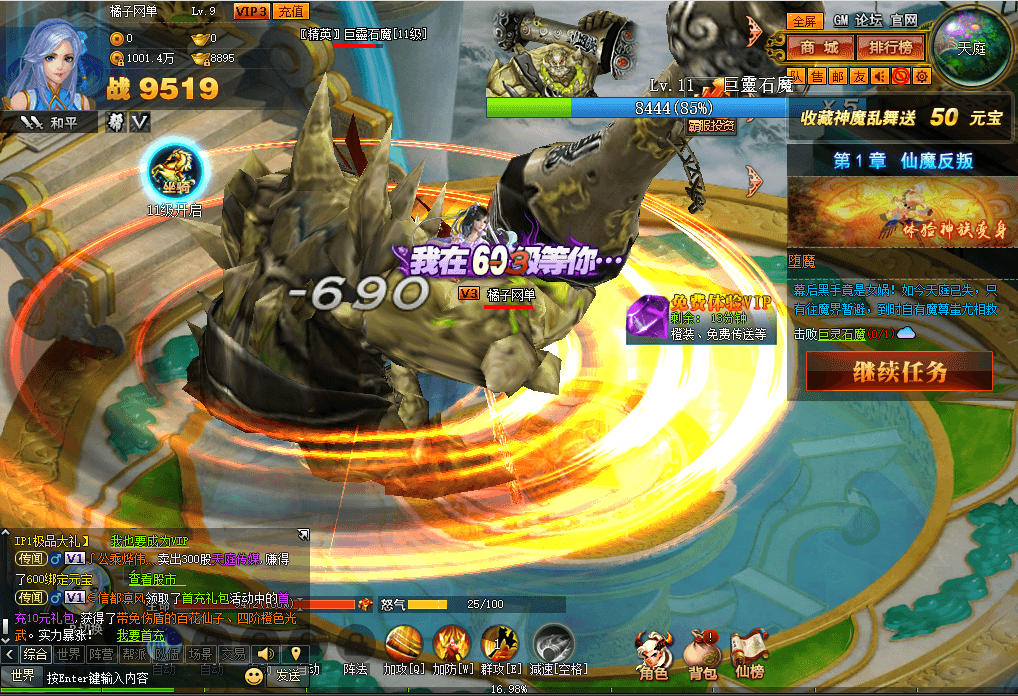Open the 论坛 forum link
The height and width of the screenshot is (696, 1018).
pos(868,20)
